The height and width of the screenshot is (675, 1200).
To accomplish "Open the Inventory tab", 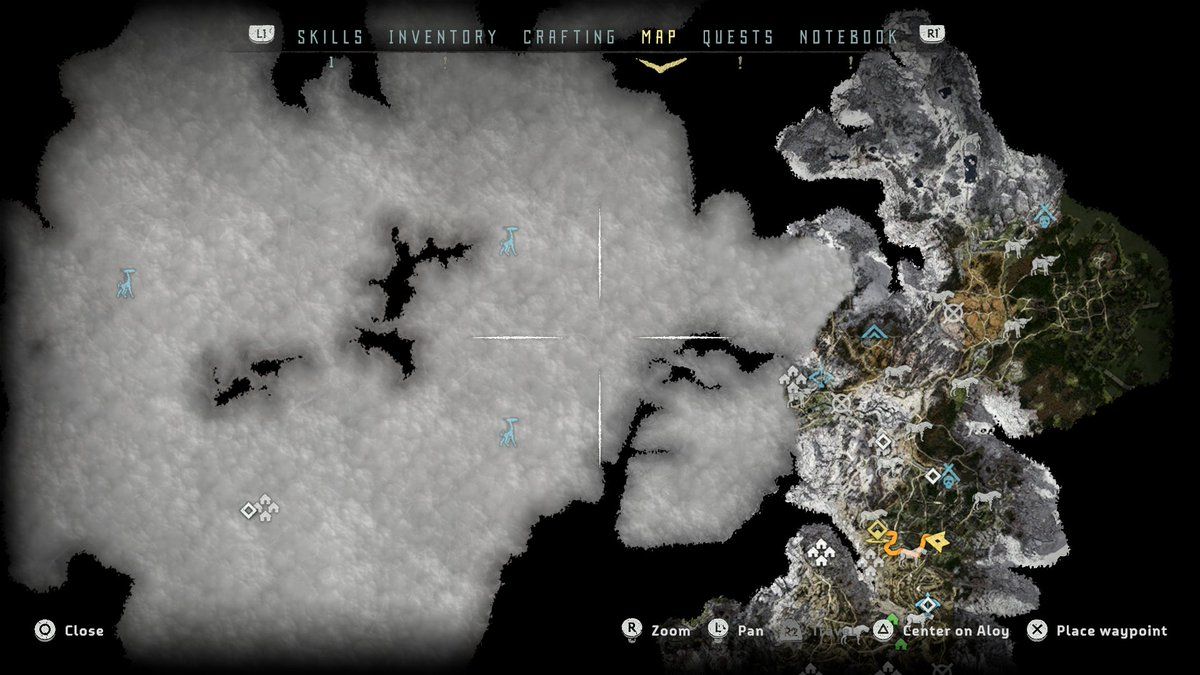I will [x=442, y=37].
